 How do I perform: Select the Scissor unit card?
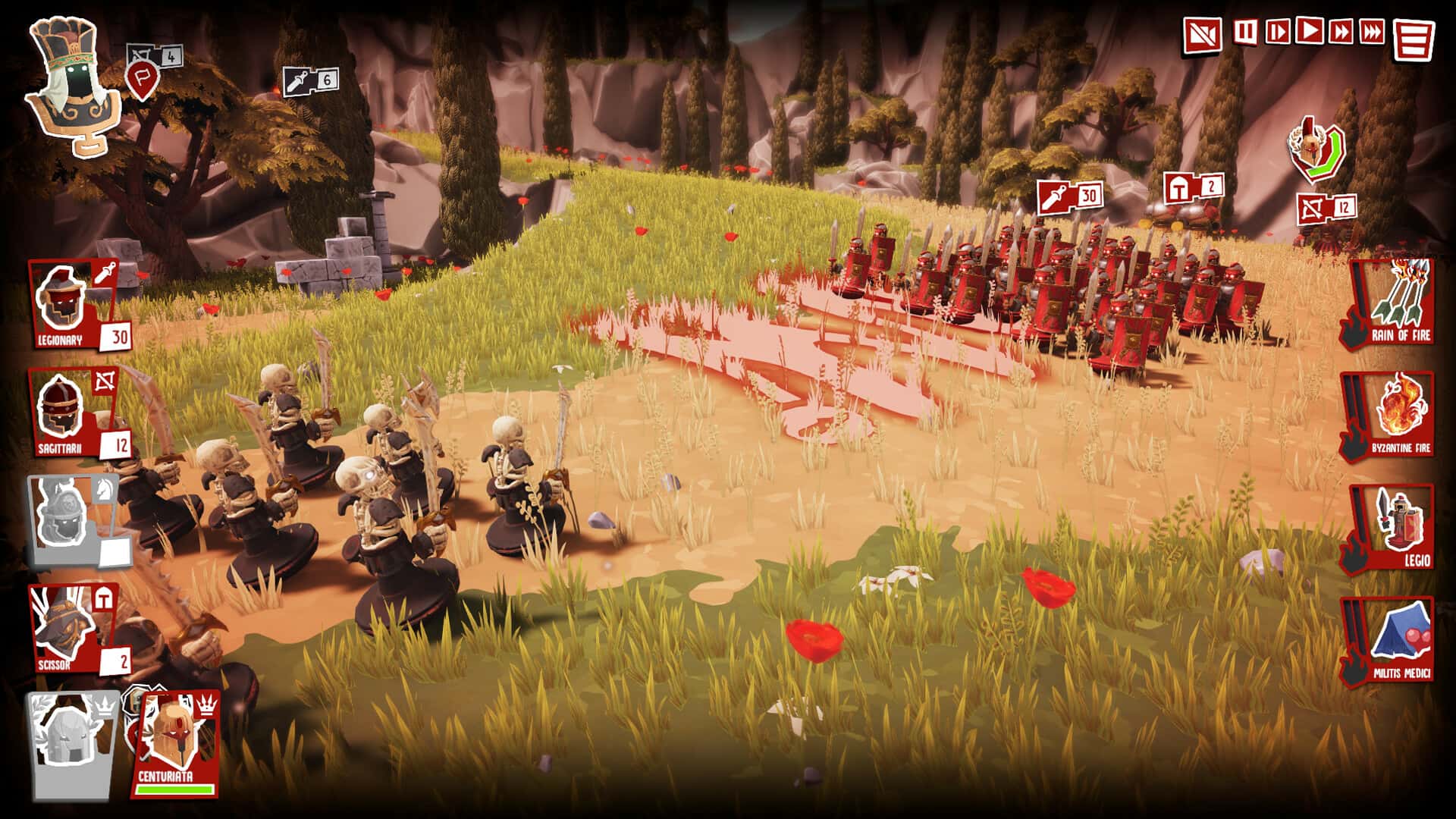click(x=72, y=629)
